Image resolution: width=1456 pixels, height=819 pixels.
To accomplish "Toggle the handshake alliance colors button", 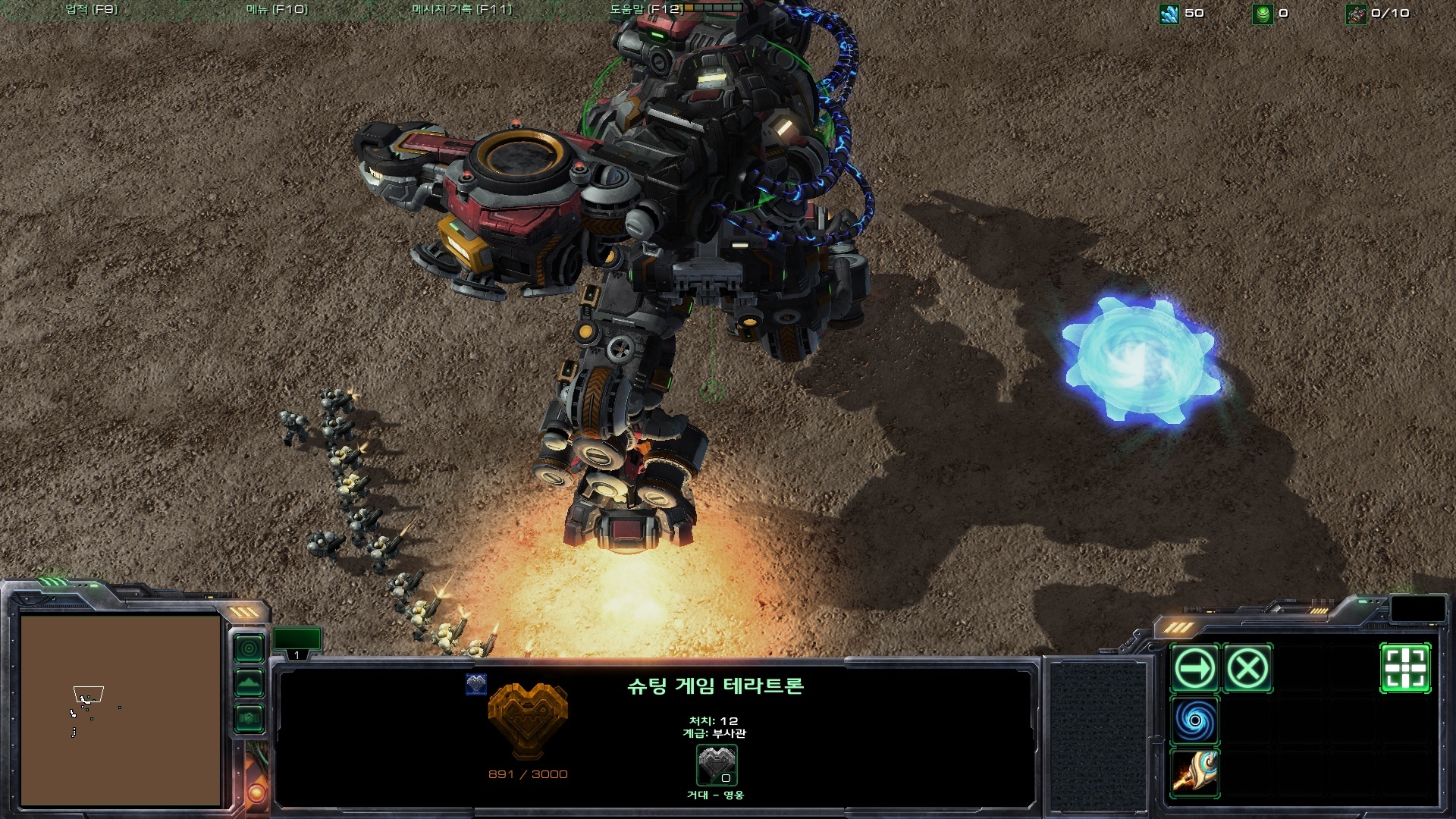I will click(249, 717).
